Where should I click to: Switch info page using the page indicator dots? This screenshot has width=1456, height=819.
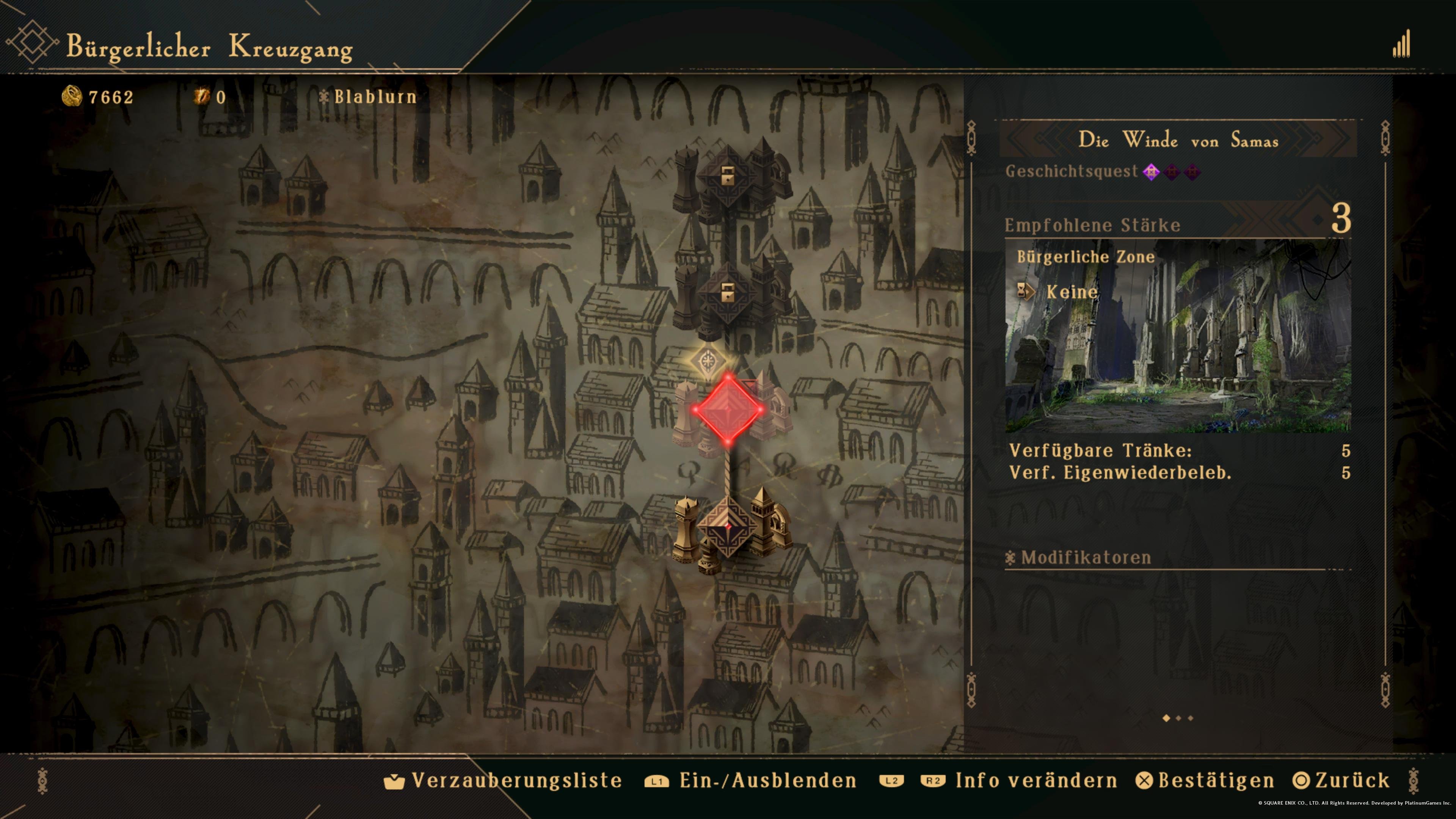click(1178, 719)
